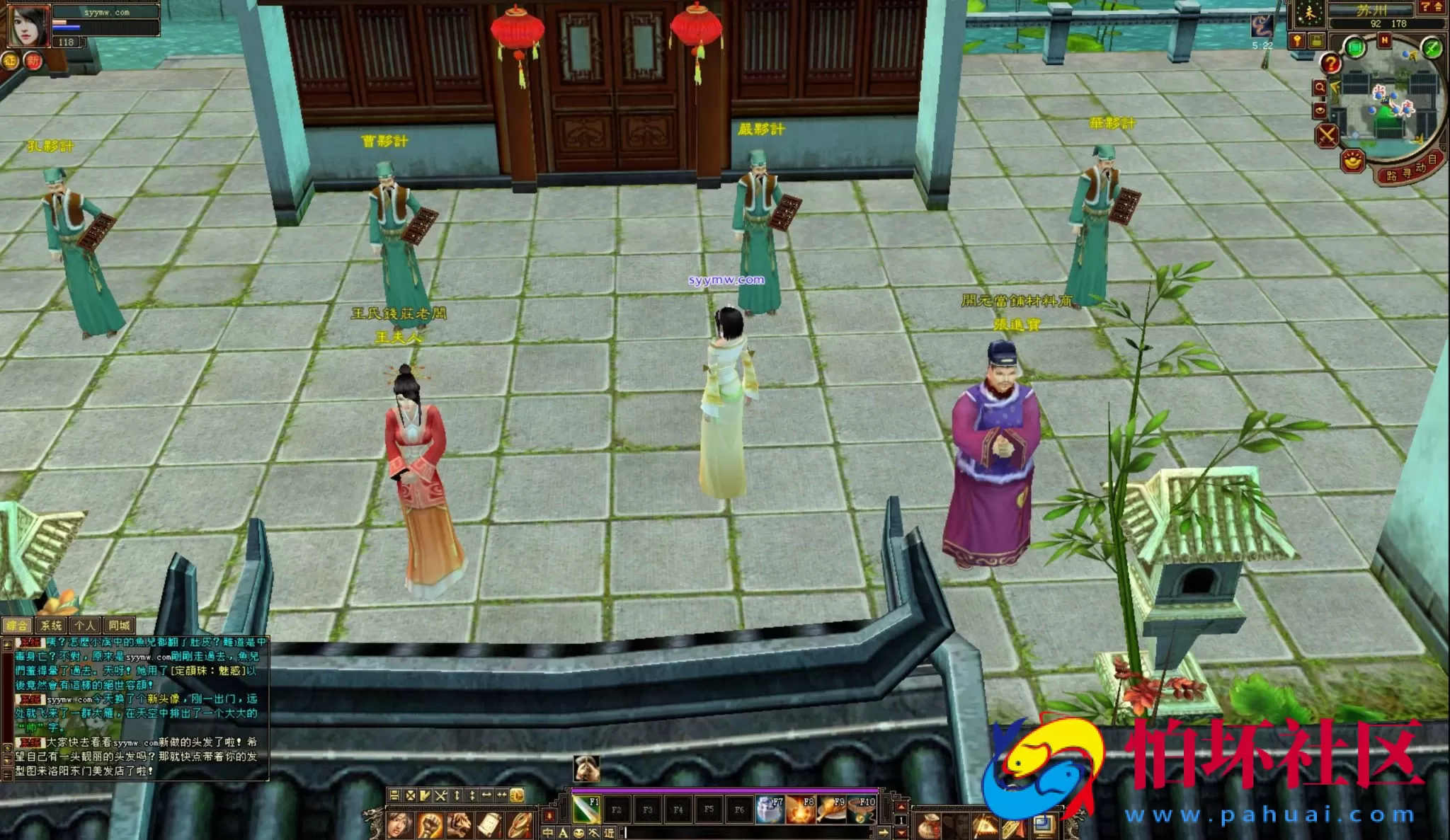Toggle the eye icon next to the minimap
This screenshot has width=1450, height=840.
tap(1320, 110)
